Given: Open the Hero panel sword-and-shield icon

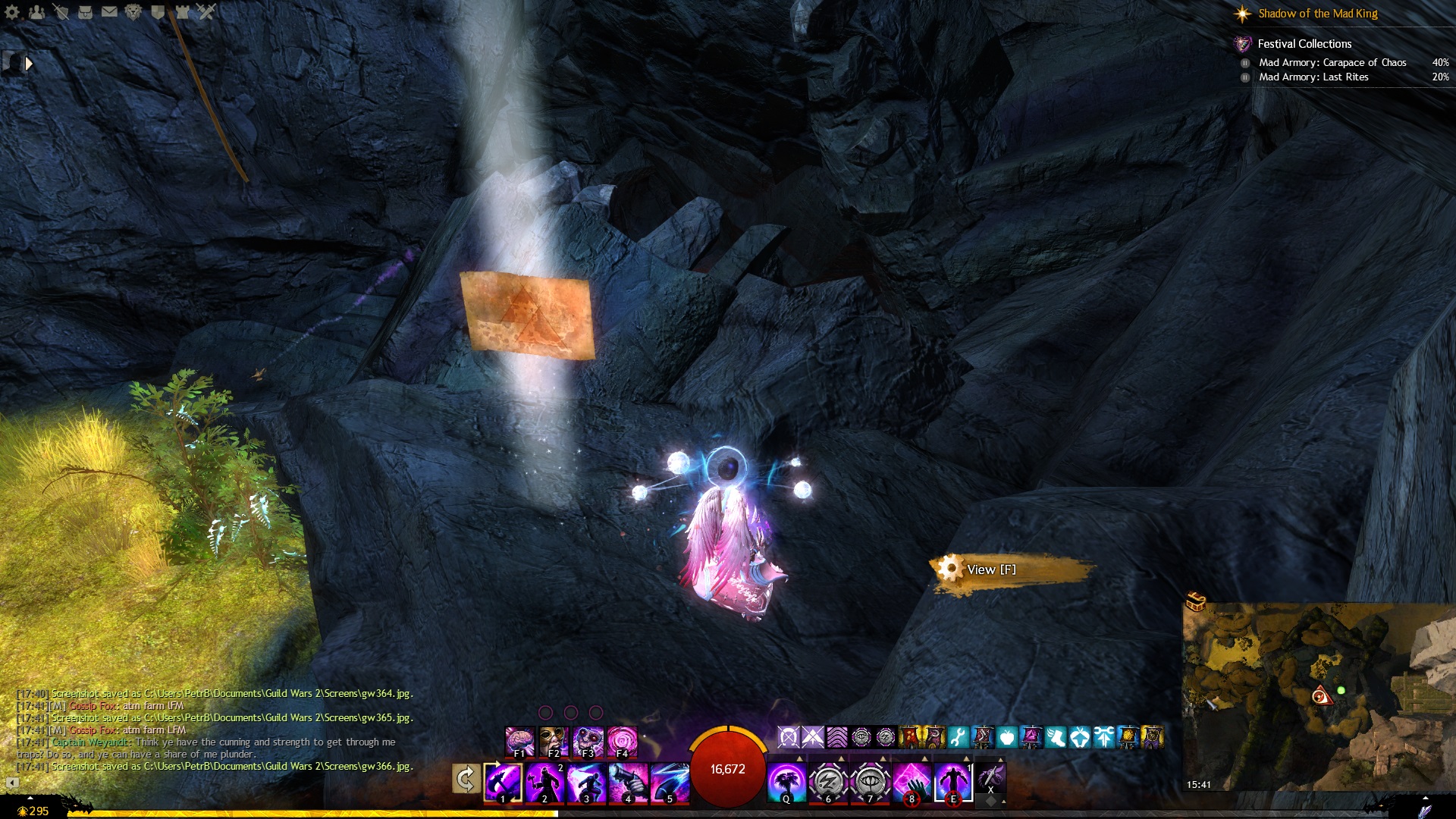Looking at the screenshot, I should (61, 12).
